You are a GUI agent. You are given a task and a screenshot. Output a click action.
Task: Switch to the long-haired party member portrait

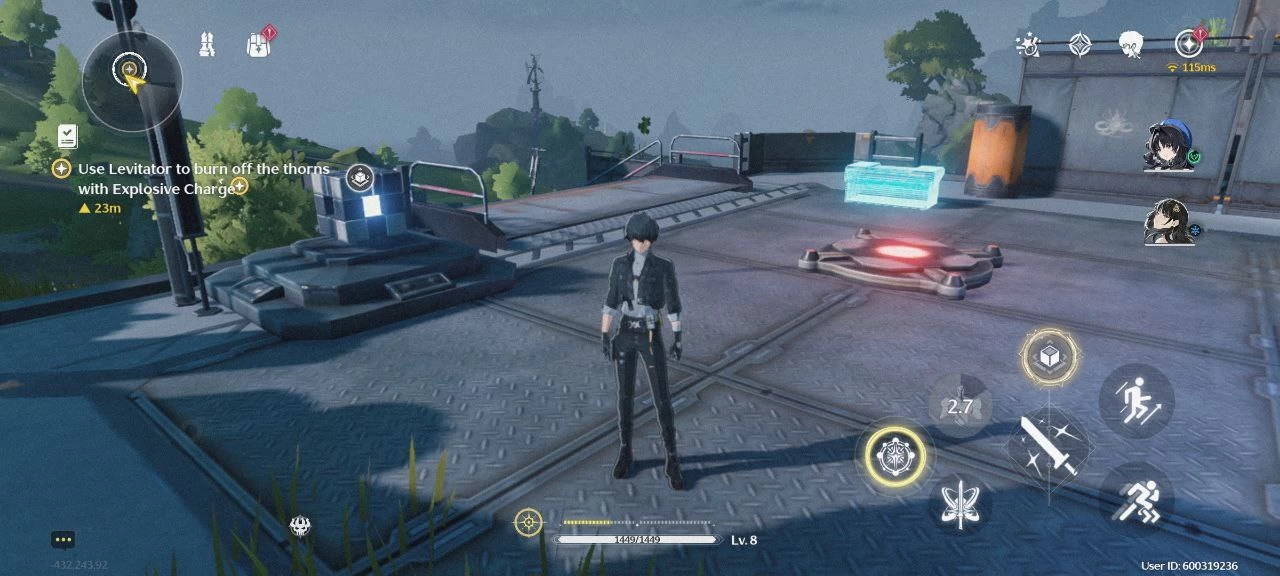(x=1166, y=222)
